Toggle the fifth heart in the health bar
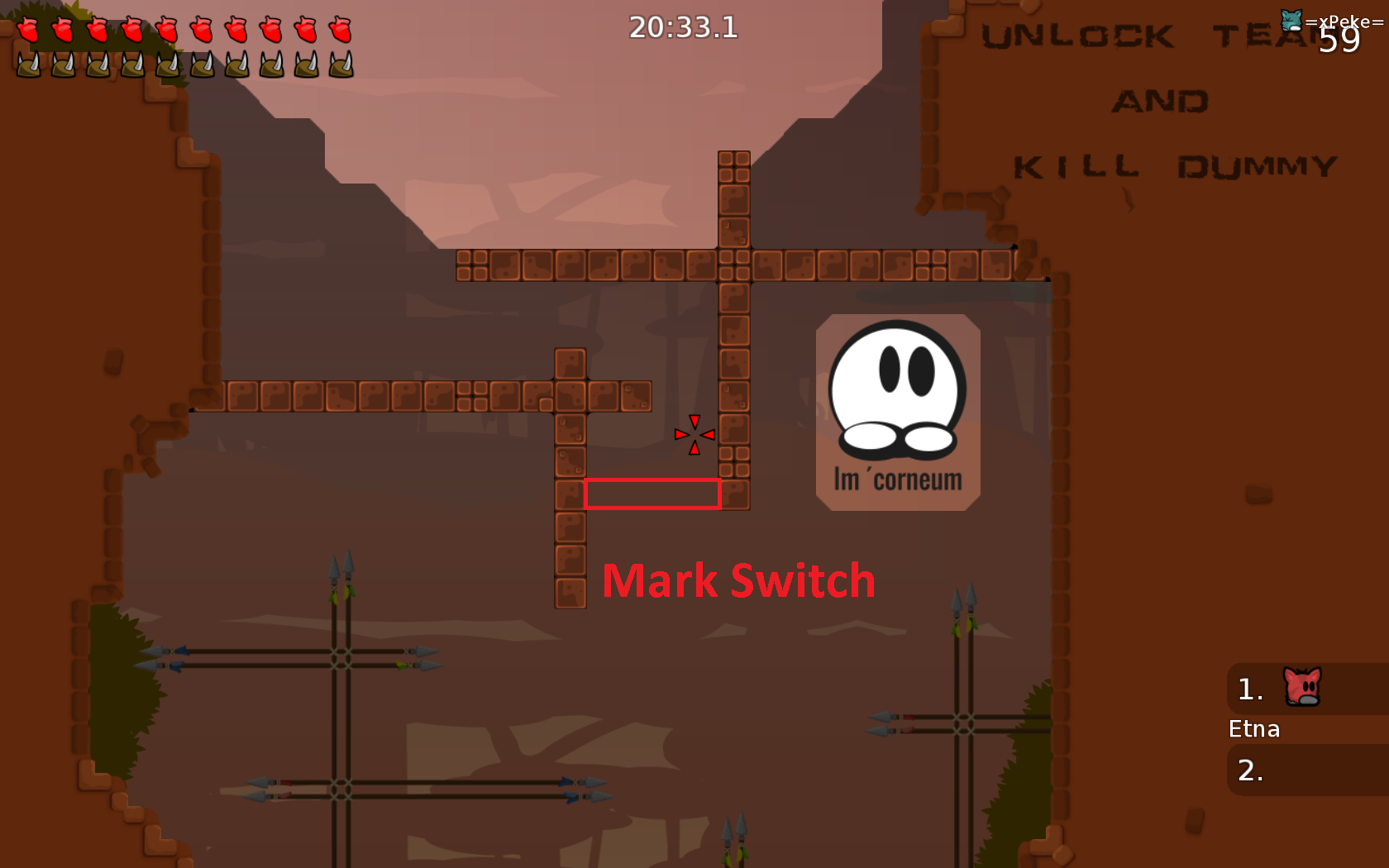 (169, 29)
